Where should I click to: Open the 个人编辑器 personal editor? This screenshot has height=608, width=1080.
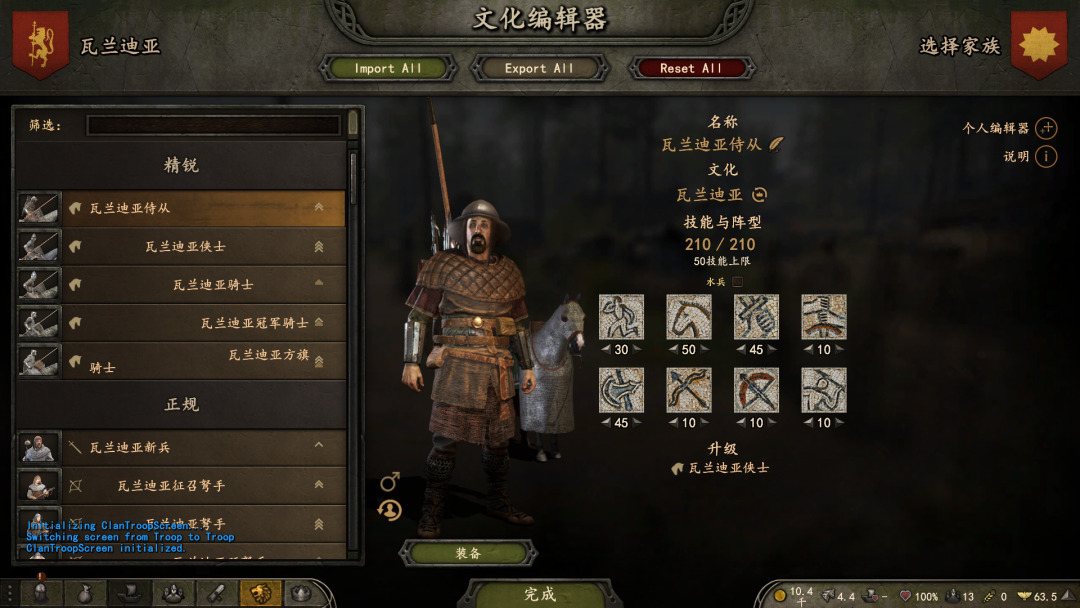[x=1046, y=128]
